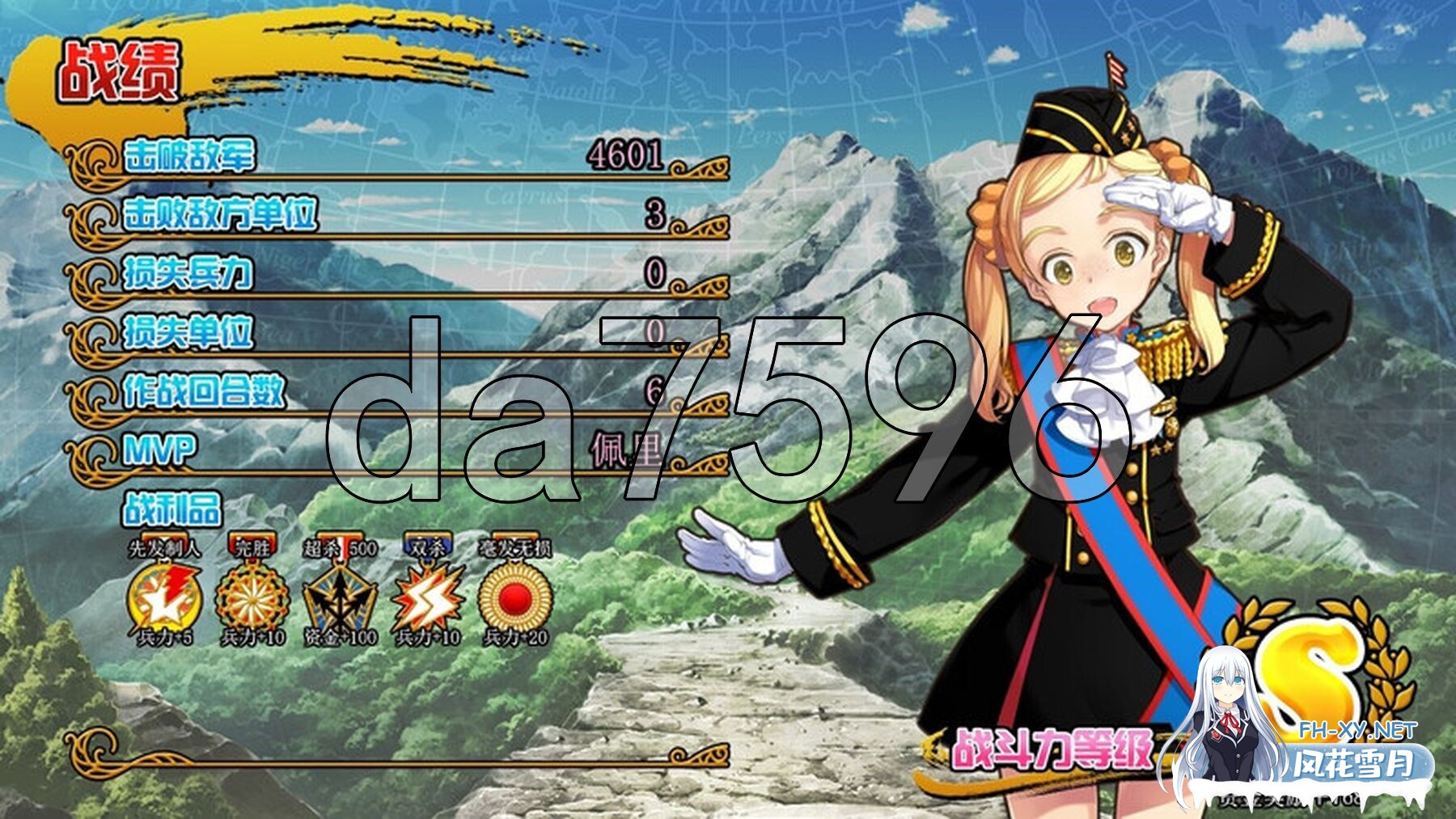Toggle the 击破敌军 stat row

[x=186, y=155]
